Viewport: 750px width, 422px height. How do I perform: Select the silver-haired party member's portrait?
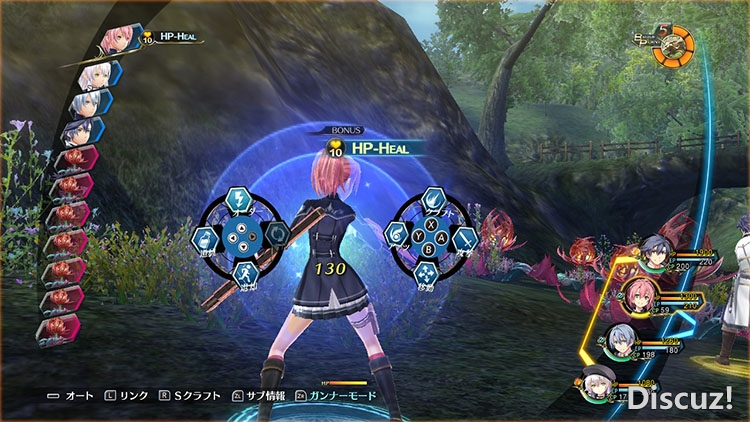(620, 341)
